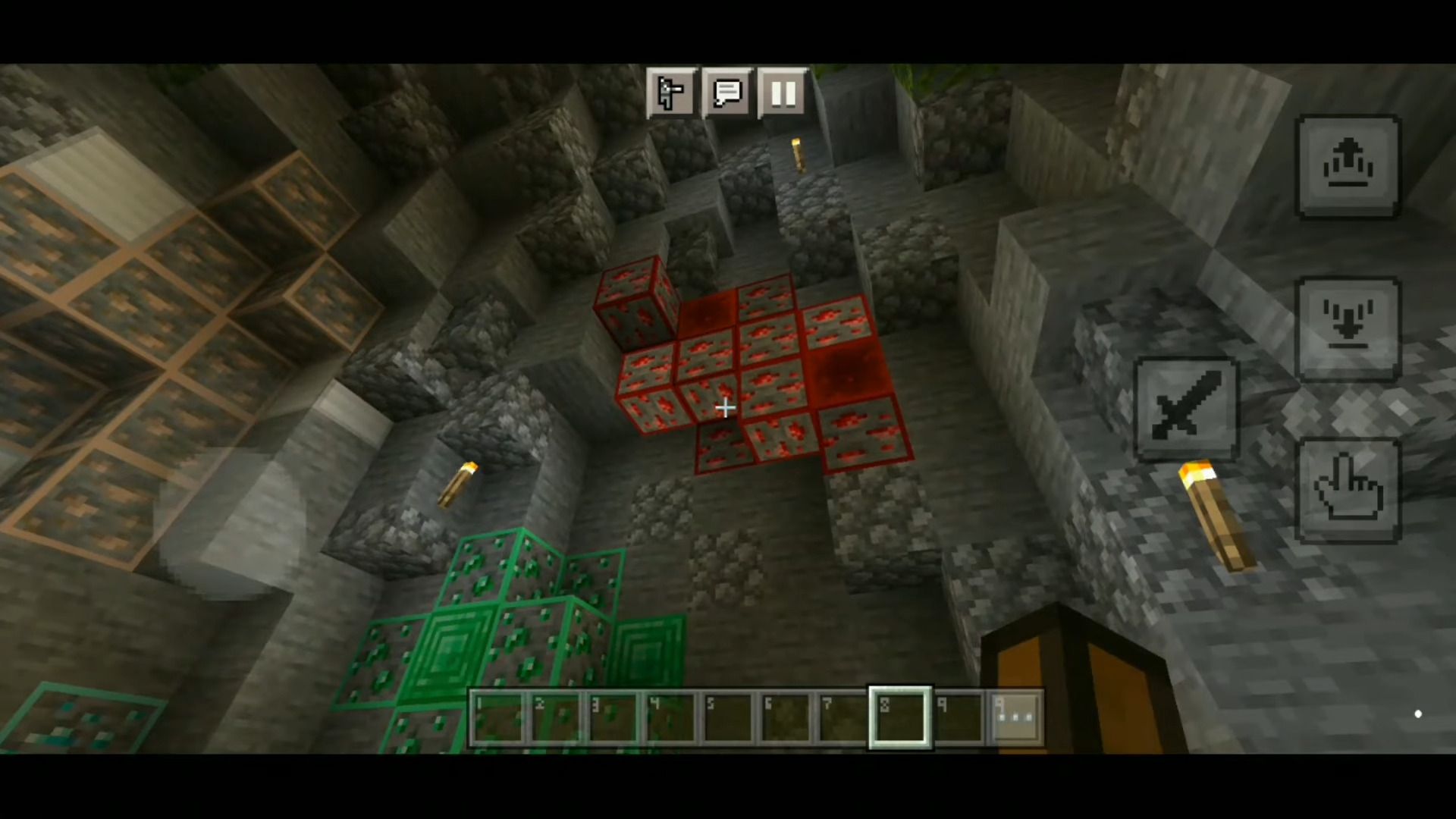Tap the hand interact button
The image size is (1456, 819).
pyautogui.click(x=1348, y=491)
